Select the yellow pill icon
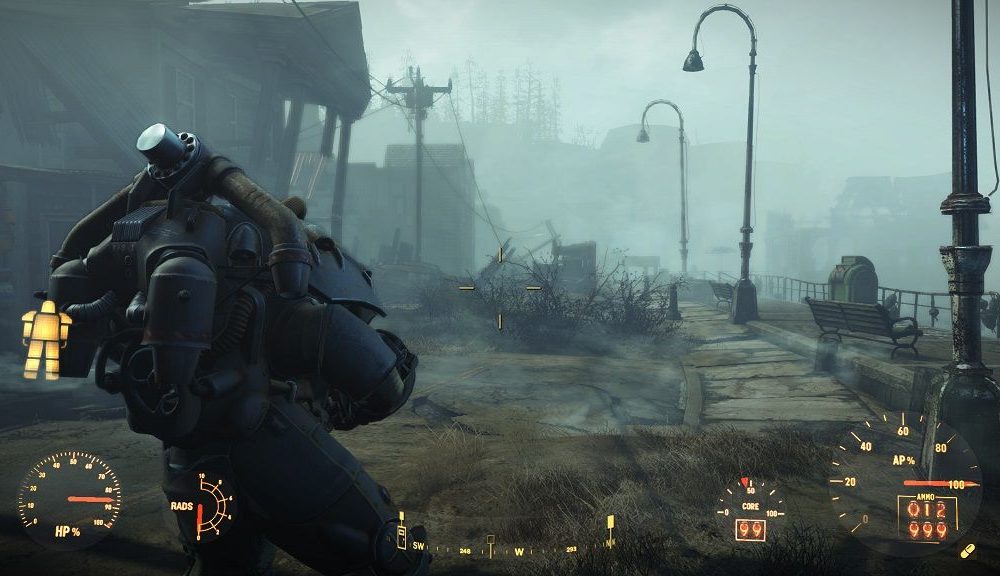 click(x=967, y=552)
